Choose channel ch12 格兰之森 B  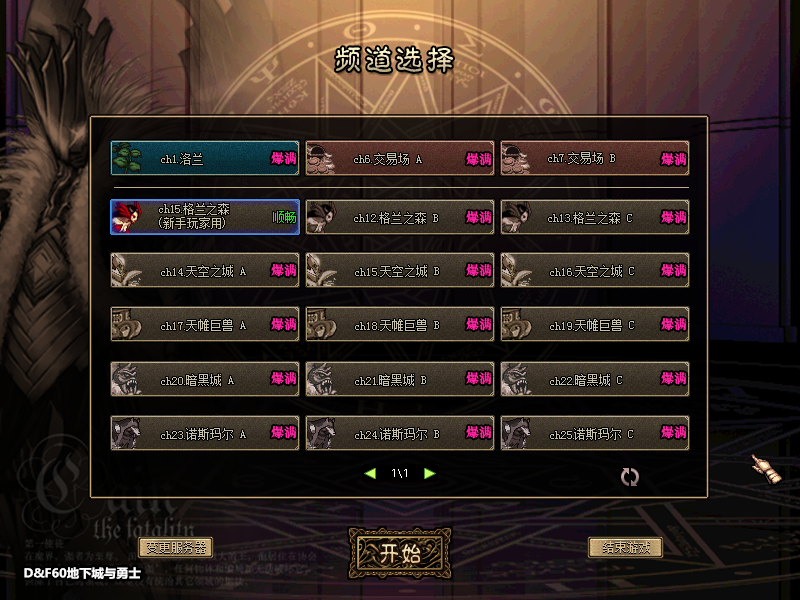[399, 217]
